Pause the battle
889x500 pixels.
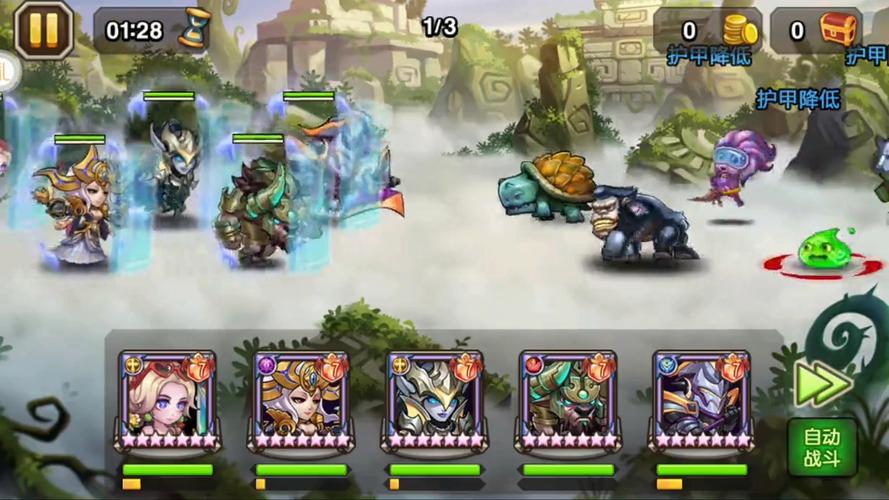pyautogui.click(x=42, y=29)
